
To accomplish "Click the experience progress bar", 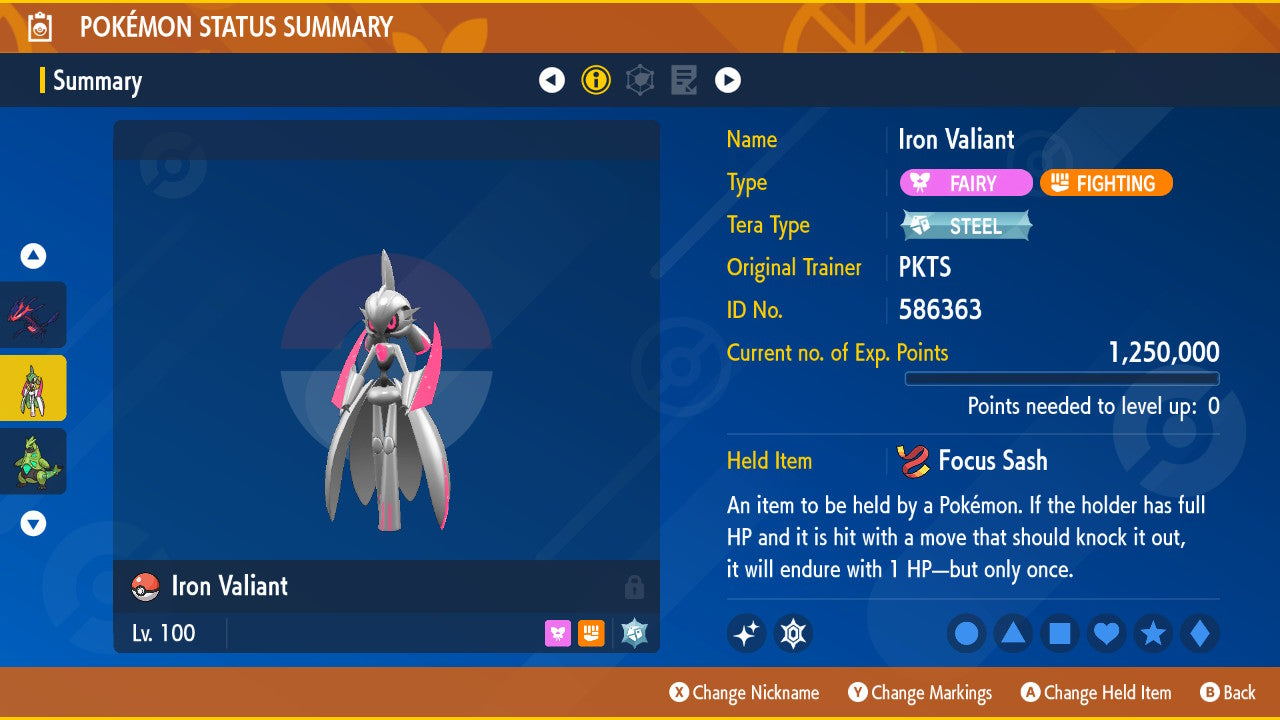I will 1062,378.
